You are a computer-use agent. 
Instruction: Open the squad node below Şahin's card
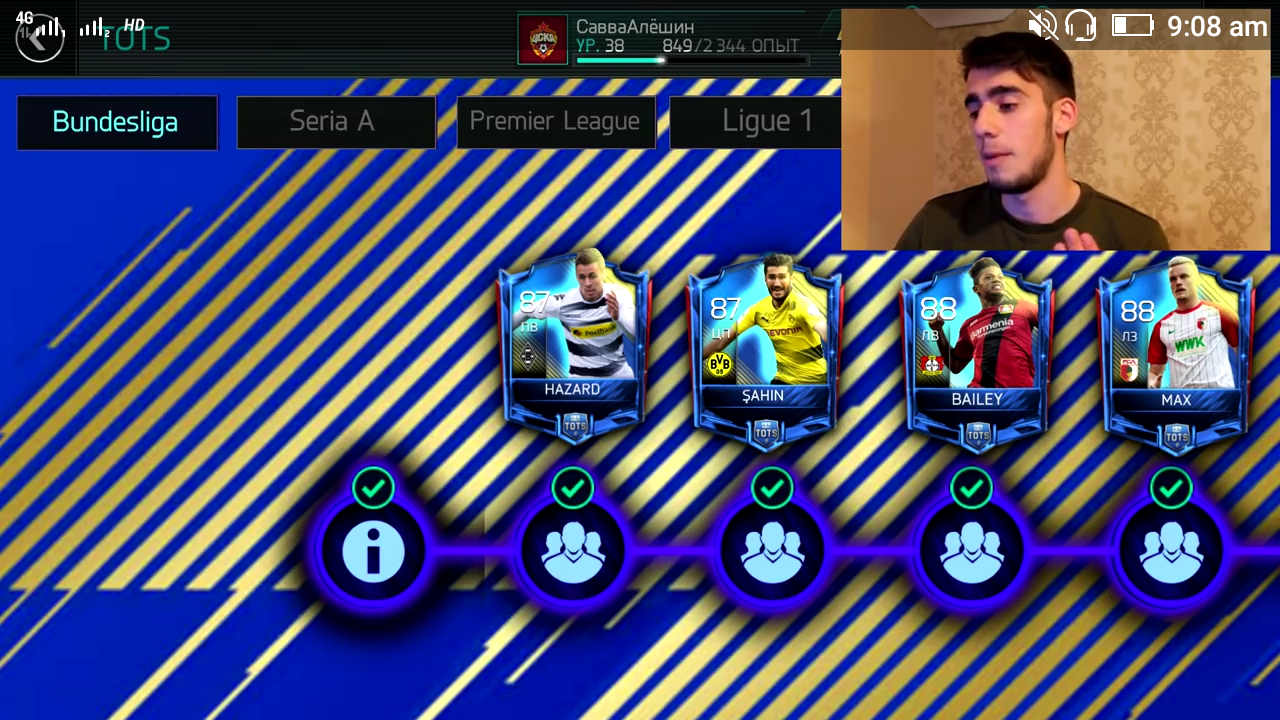point(772,550)
